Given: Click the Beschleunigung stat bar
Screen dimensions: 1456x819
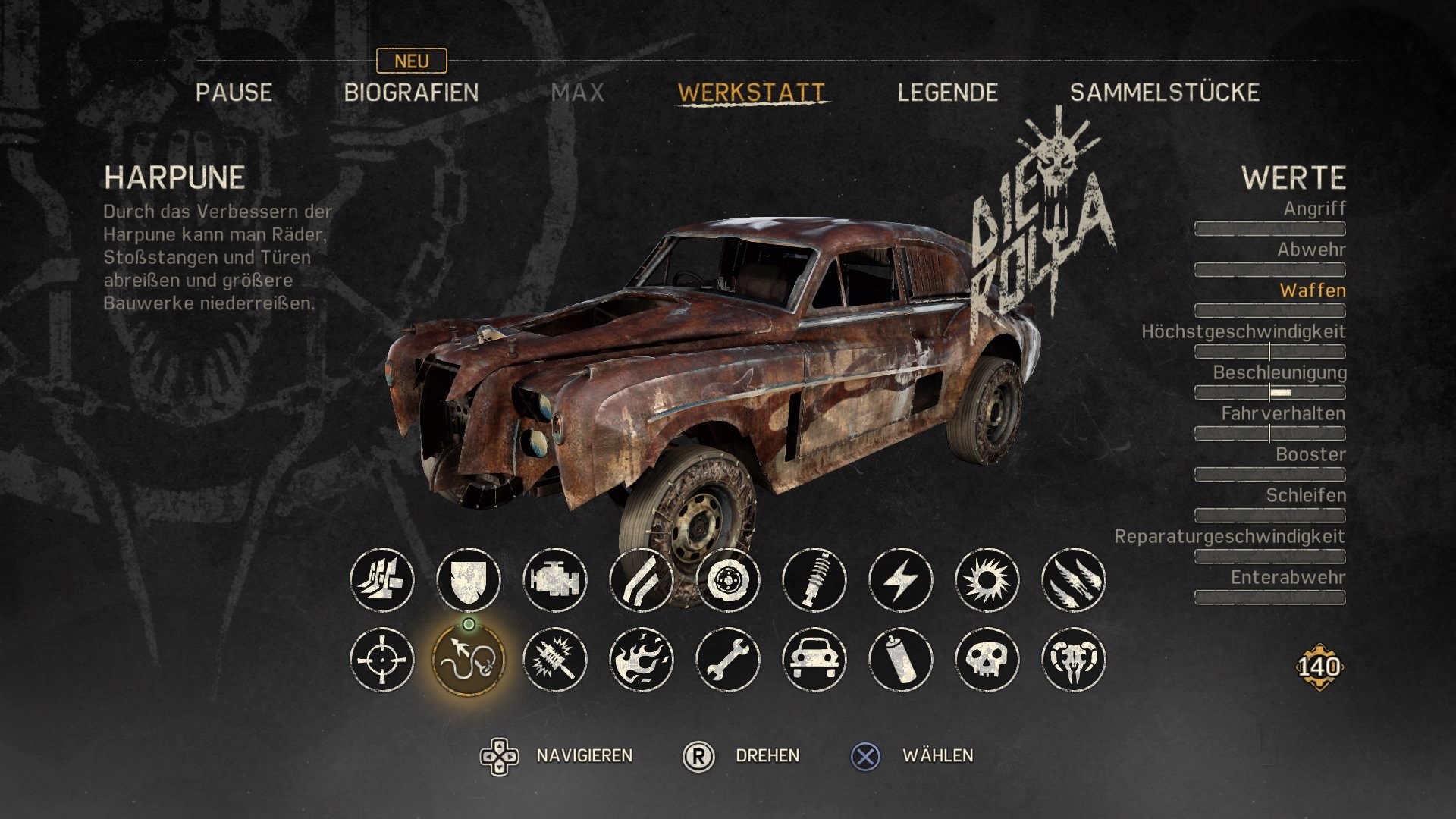Looking at the screenshot, I should (1270, 393).
